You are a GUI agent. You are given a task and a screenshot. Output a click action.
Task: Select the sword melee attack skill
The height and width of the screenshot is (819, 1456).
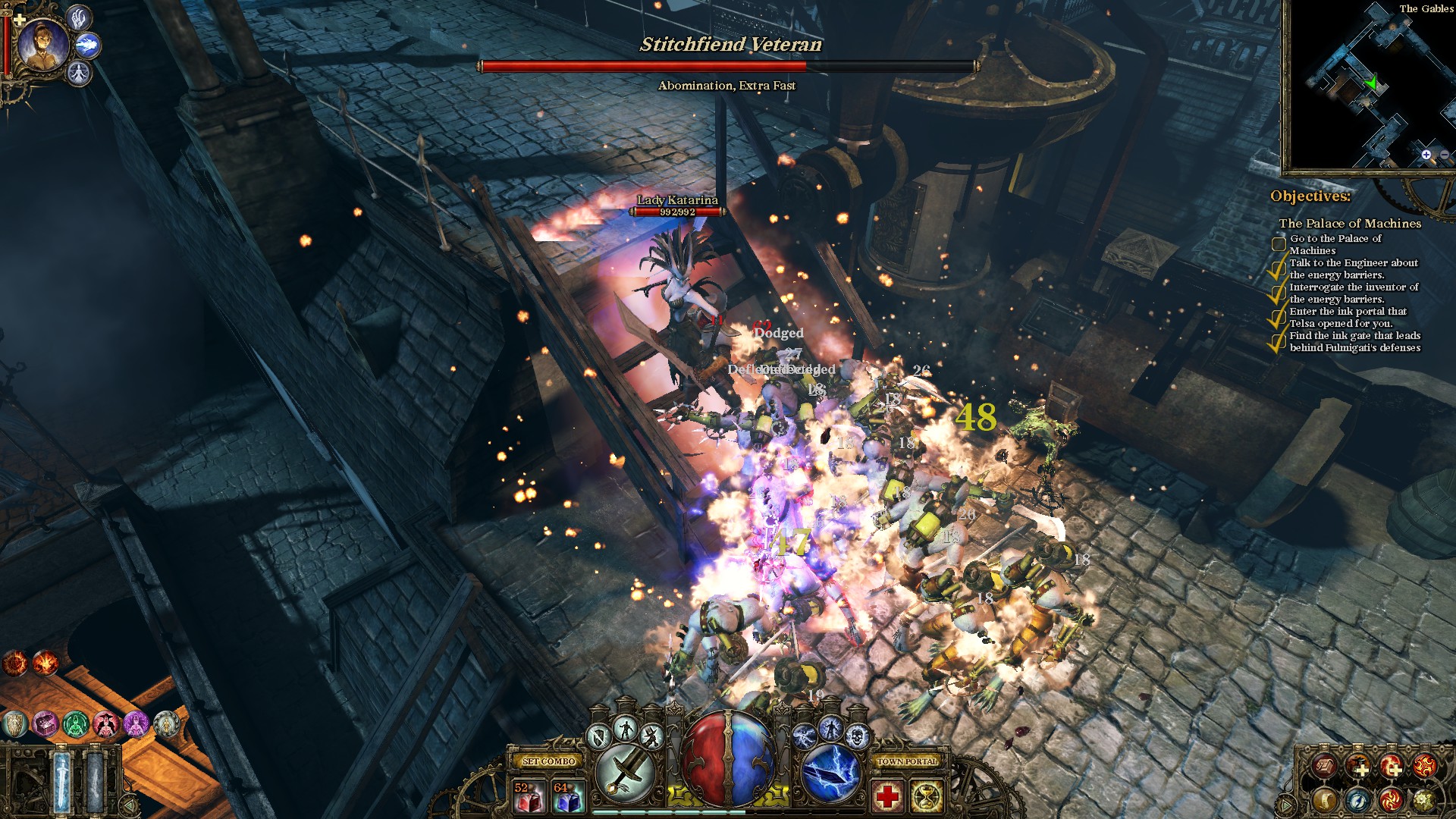click(x=626, y=773)
